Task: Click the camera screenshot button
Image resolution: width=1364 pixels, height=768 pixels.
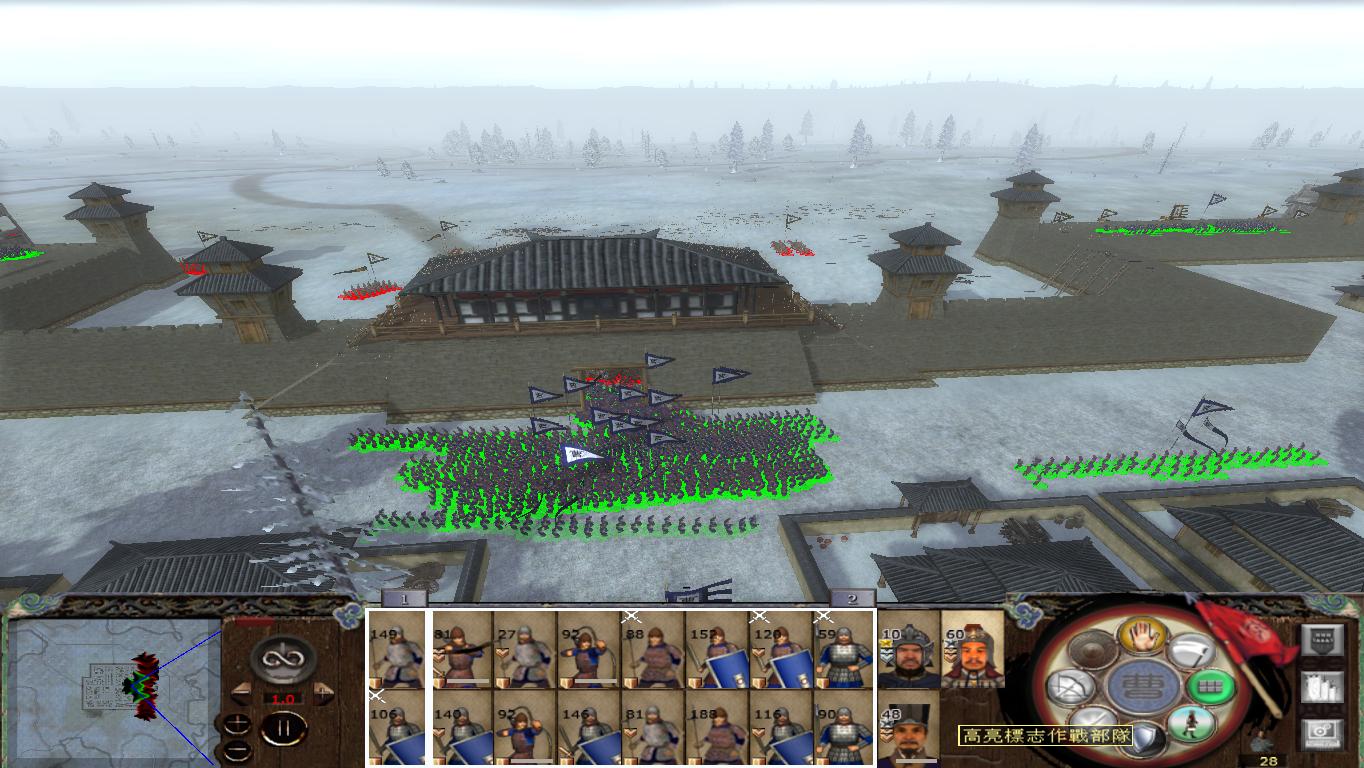Action: tap(1322, 733)
